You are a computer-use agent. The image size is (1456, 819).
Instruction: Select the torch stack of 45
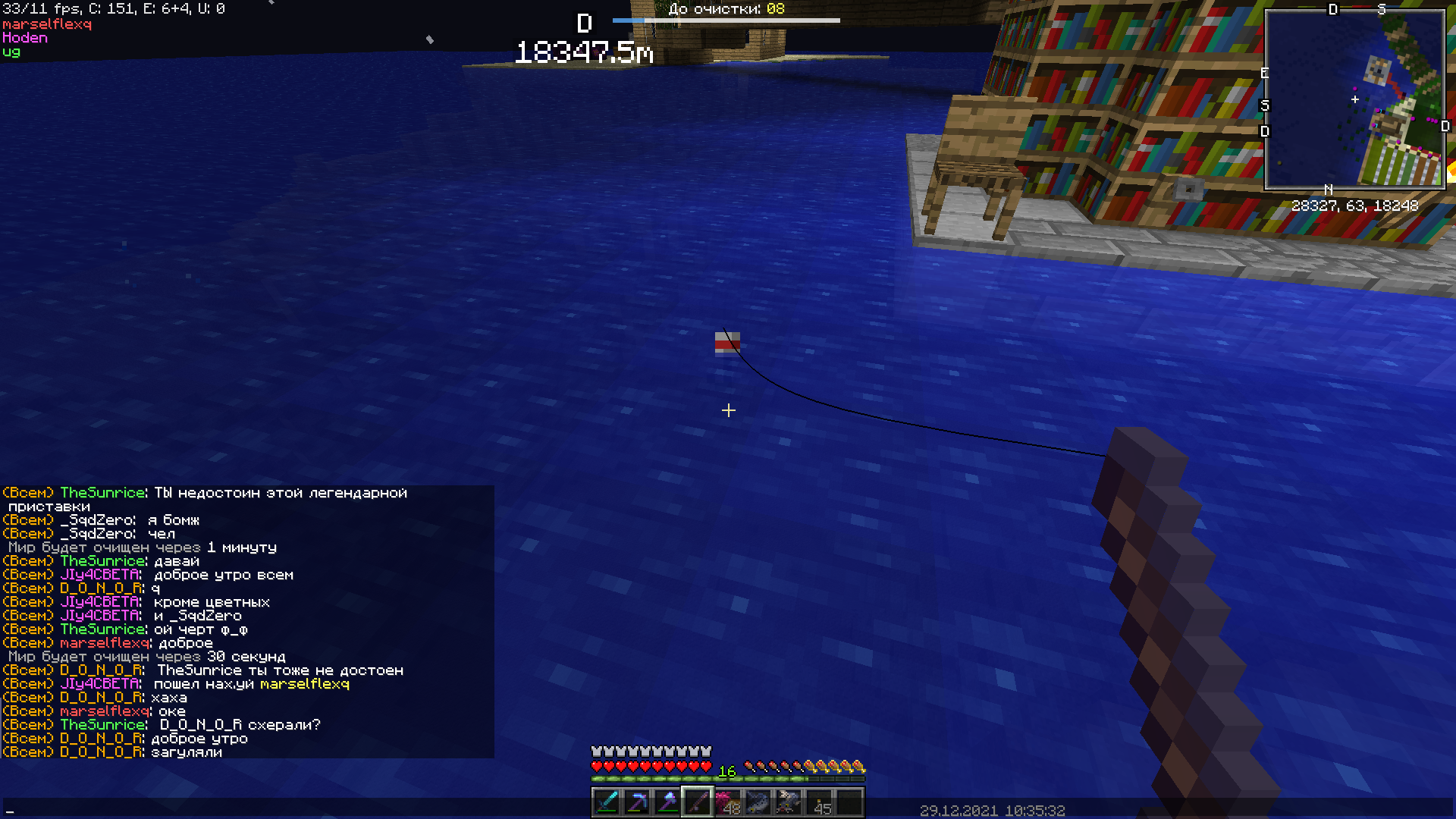[819, 802]
